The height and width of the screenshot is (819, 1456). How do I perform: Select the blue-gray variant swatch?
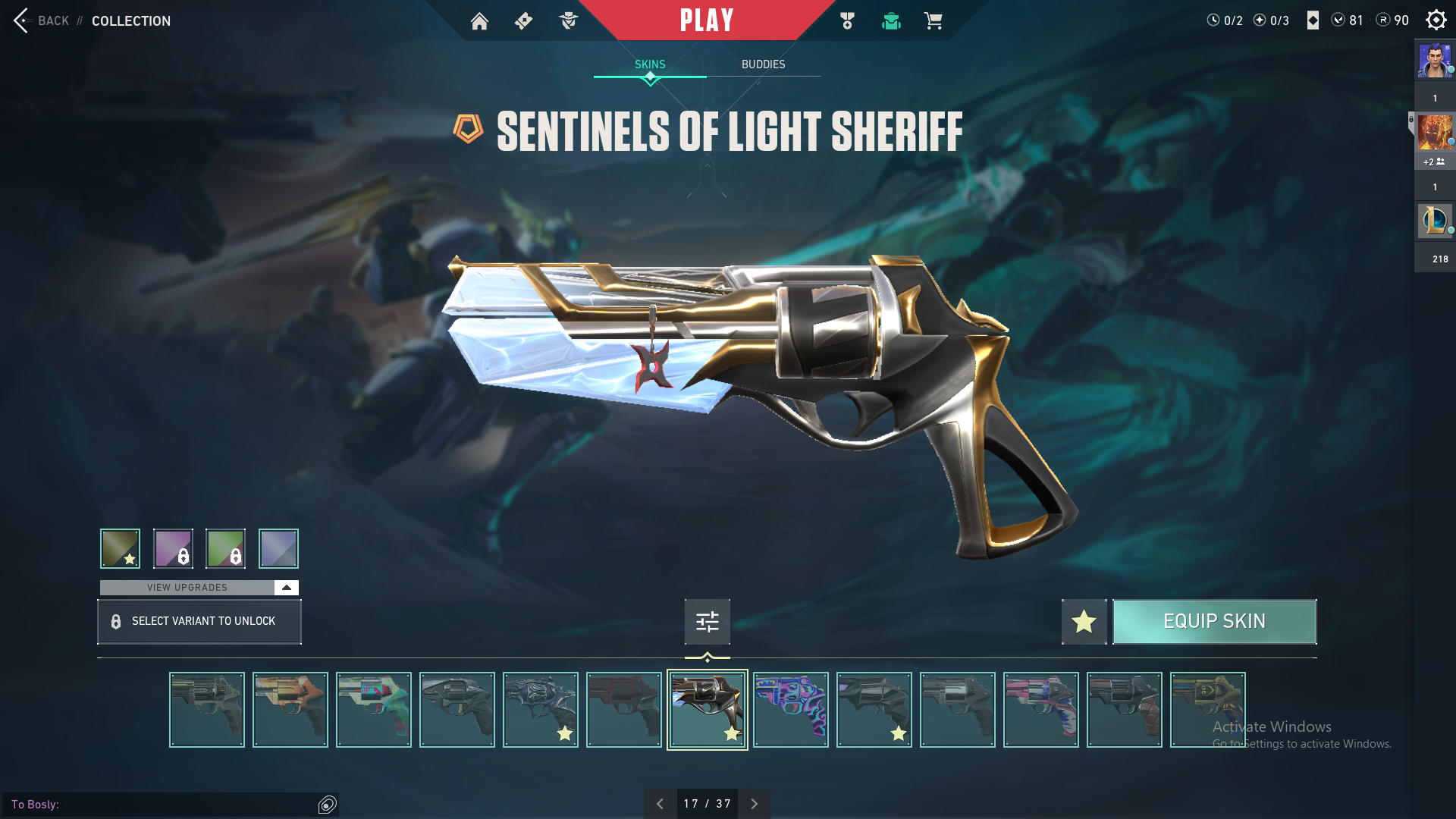(278, 548)
